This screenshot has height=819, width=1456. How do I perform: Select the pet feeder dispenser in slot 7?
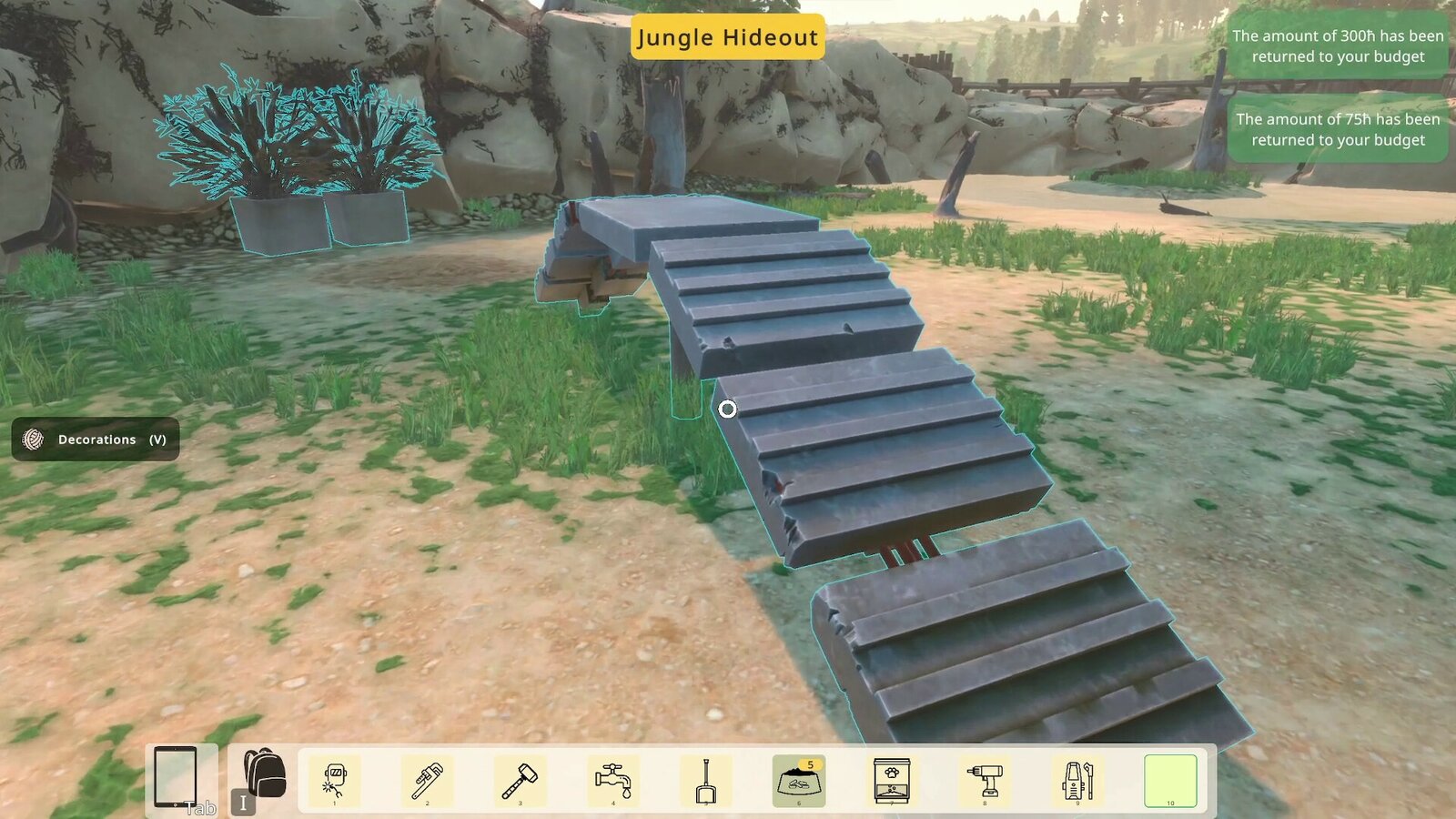tap(893, 779)
